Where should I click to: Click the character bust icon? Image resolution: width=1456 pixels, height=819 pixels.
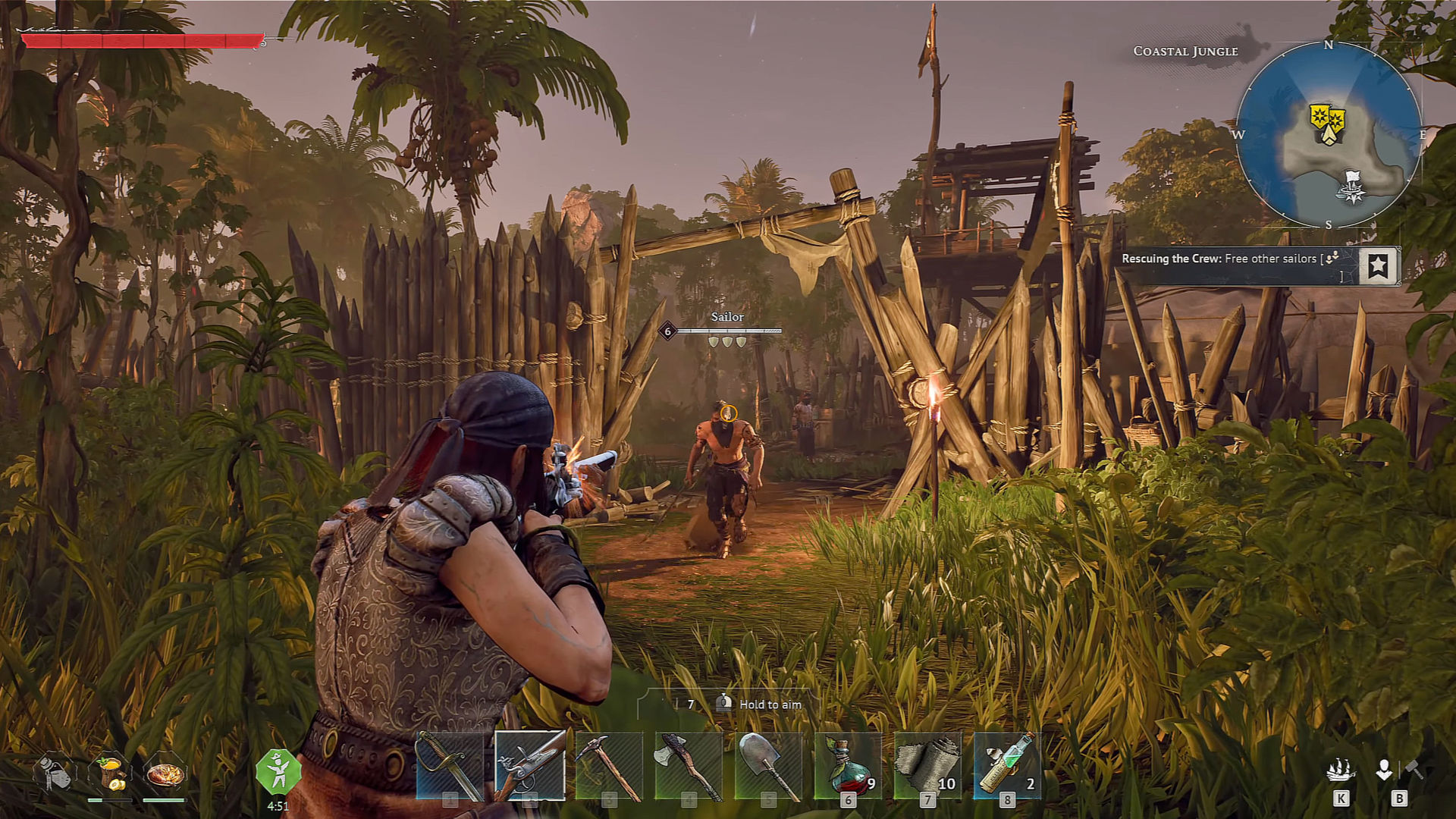tap(1384, 770)
